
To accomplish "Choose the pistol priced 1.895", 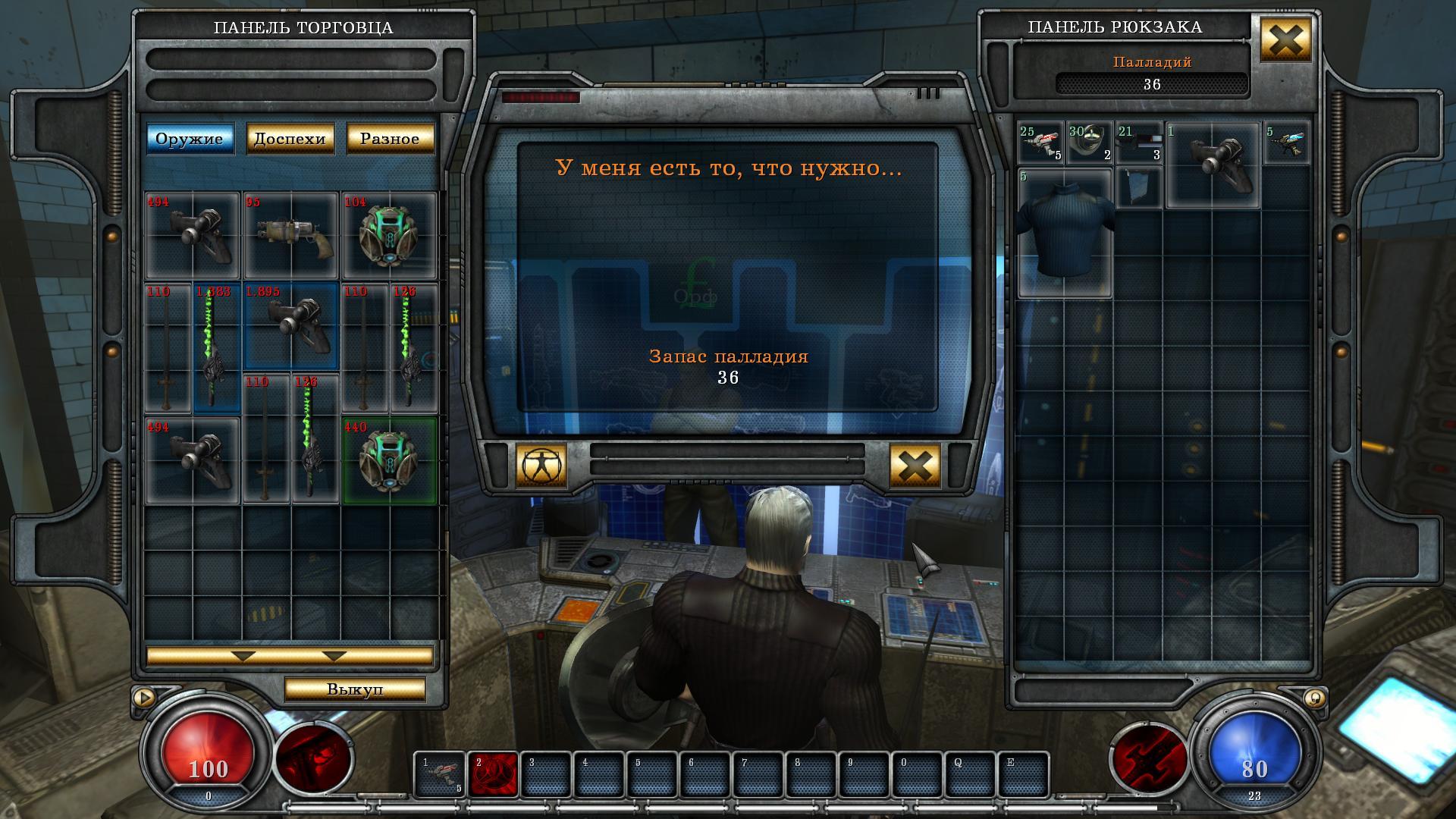I will pos(291,326).
